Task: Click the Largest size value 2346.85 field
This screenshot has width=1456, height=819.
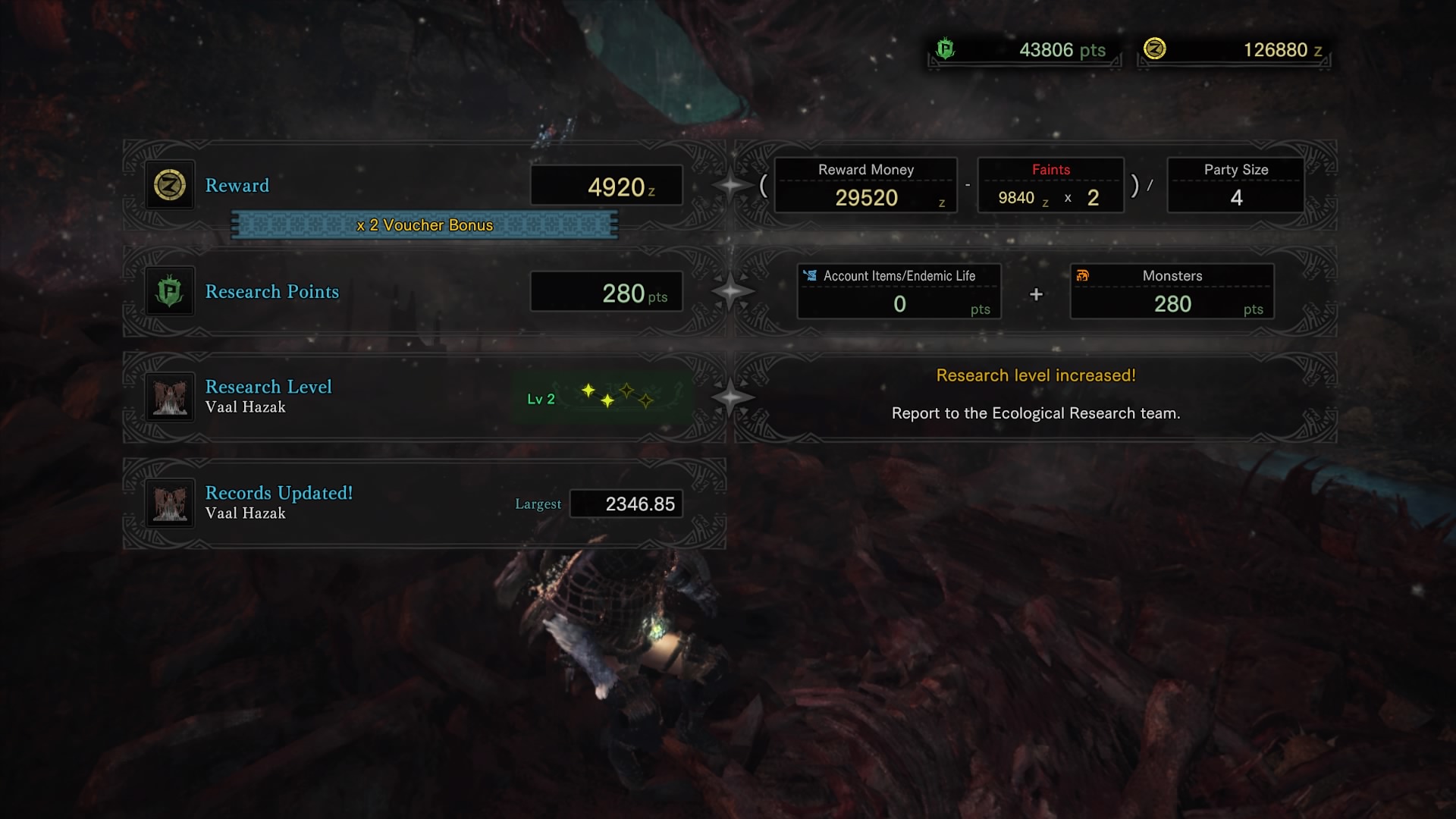Action: (x=626, y=503)
